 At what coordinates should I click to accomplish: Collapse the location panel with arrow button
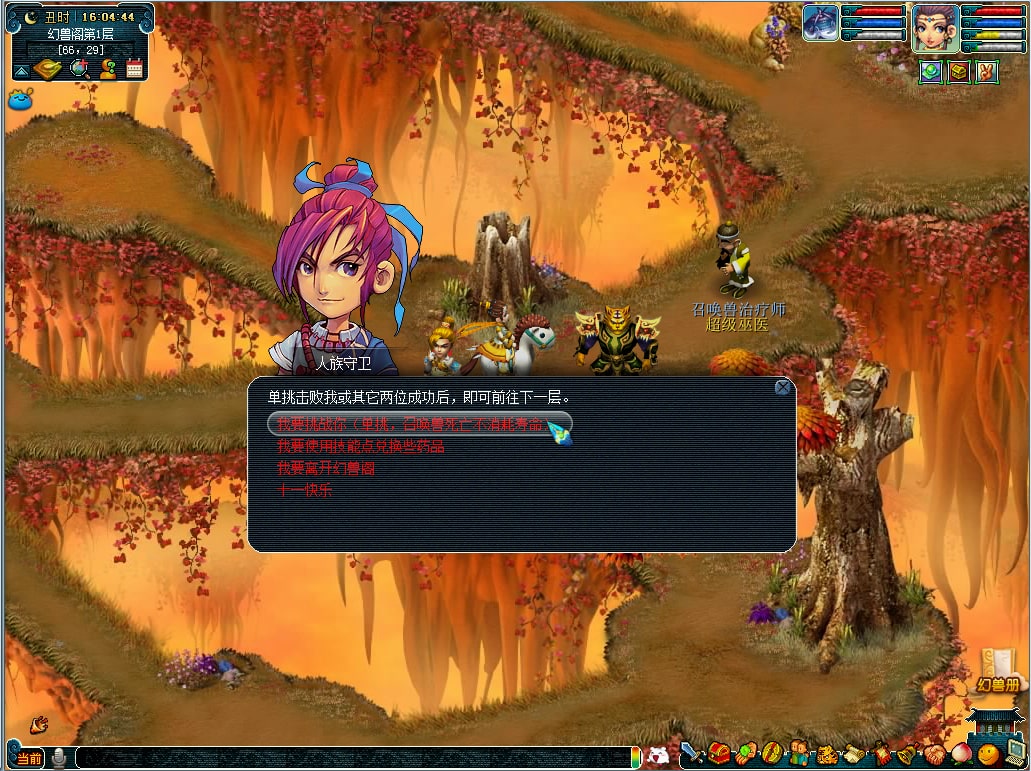click(21, 70)
